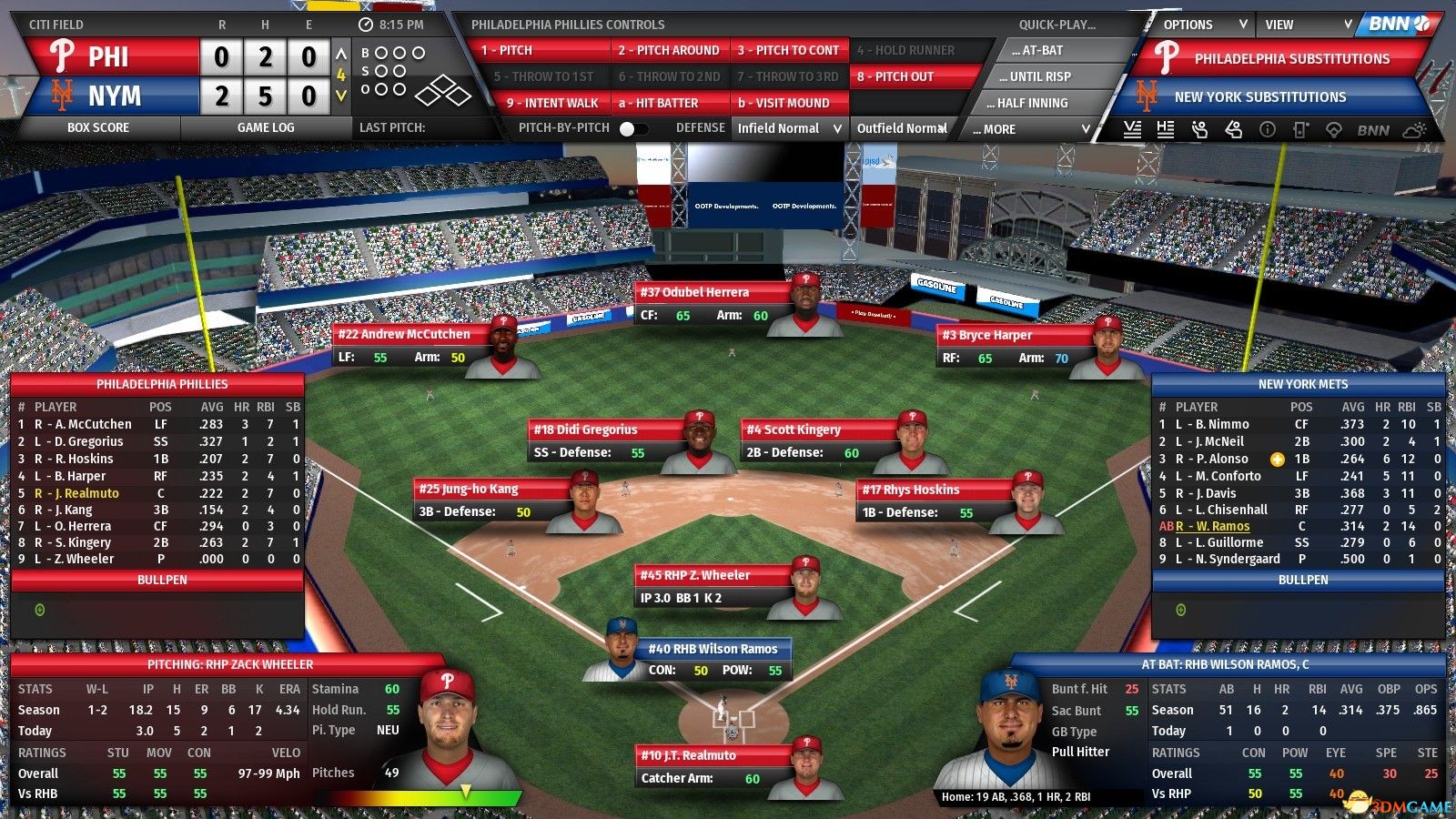Select the Hit Batter command

pos(669,103)
